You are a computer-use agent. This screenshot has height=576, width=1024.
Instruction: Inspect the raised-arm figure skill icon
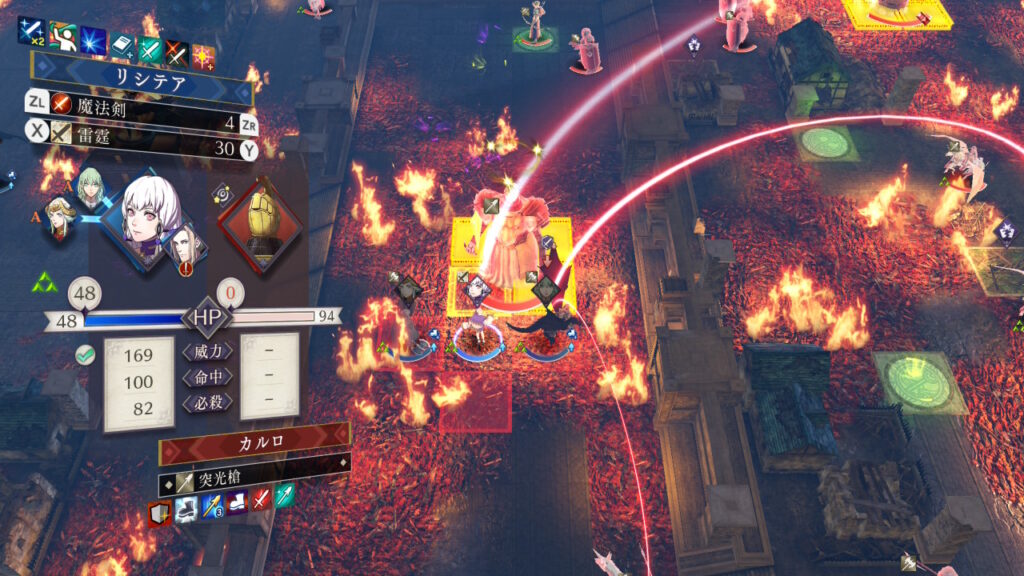coord(63,37)
